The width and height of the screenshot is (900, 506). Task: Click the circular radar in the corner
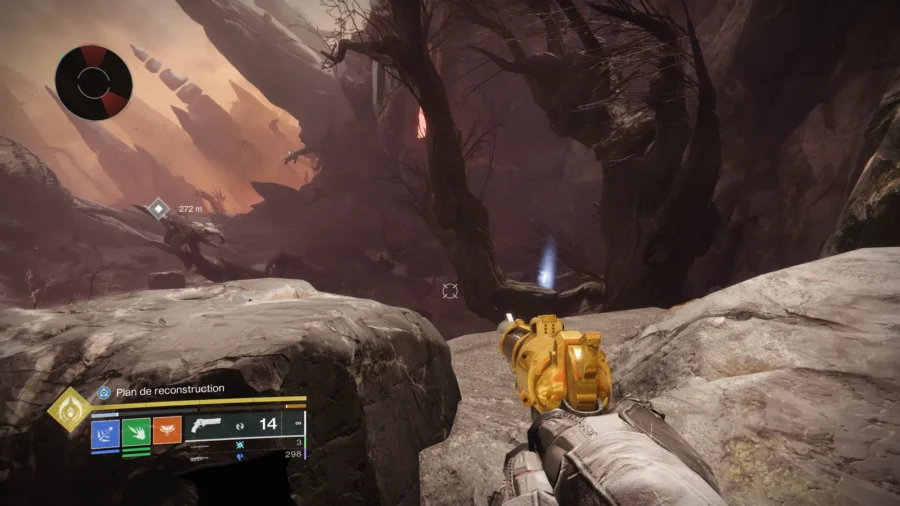[93, 82]
